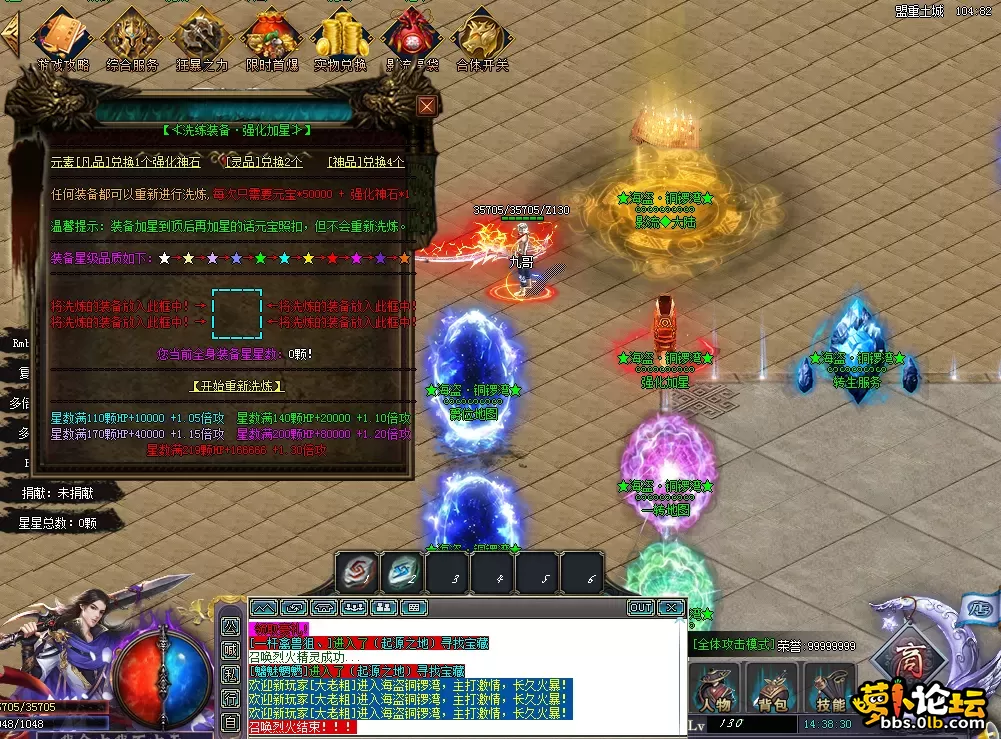The height and width of the screenshot is (739, 1001).
Task: Activate the 狂暴之力 axe icon
Action: pos(201,38)
